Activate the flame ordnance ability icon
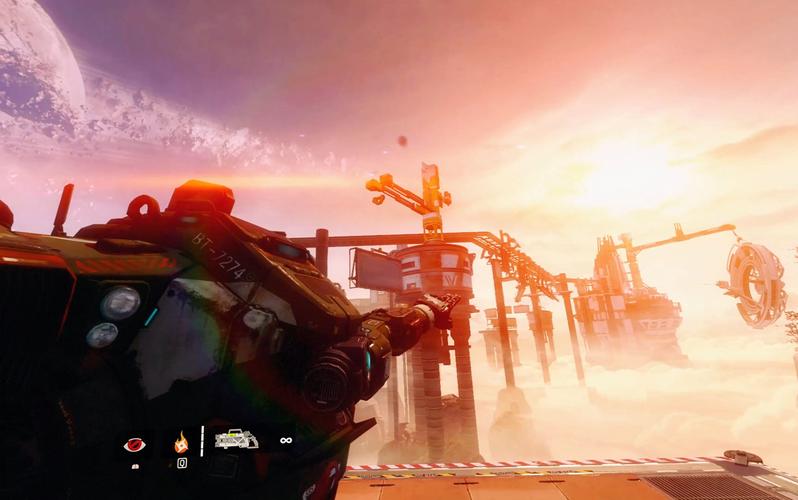 [182, 441]
